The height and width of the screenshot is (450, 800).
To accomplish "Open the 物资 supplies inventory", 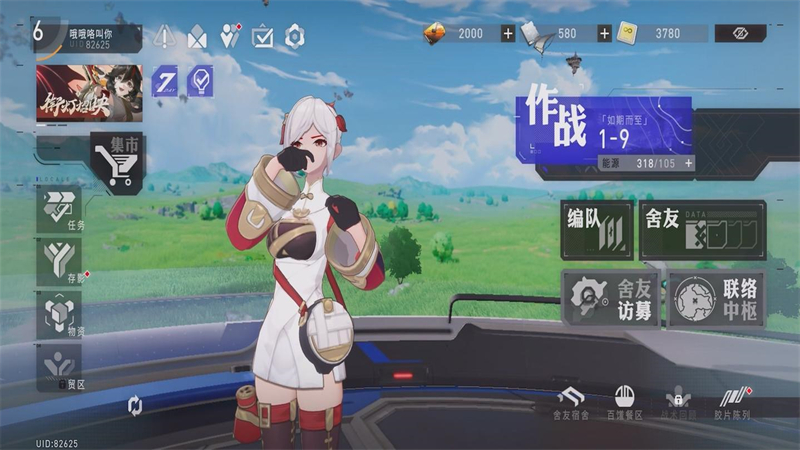I will click(x=62, y=318).
